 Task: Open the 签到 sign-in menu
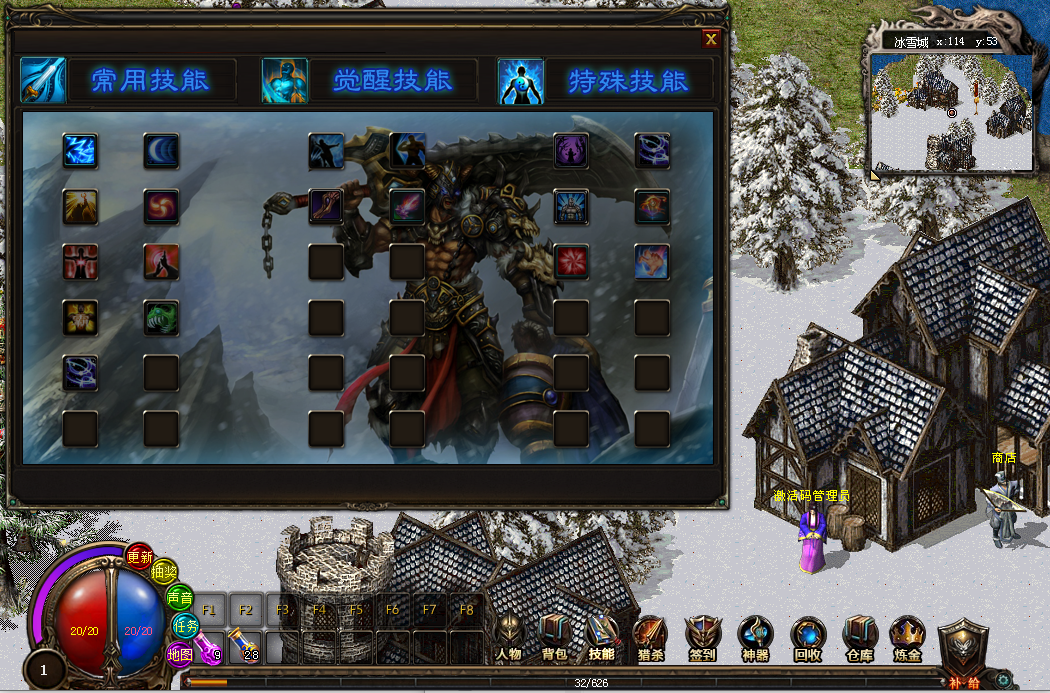[x=703, y=636]
